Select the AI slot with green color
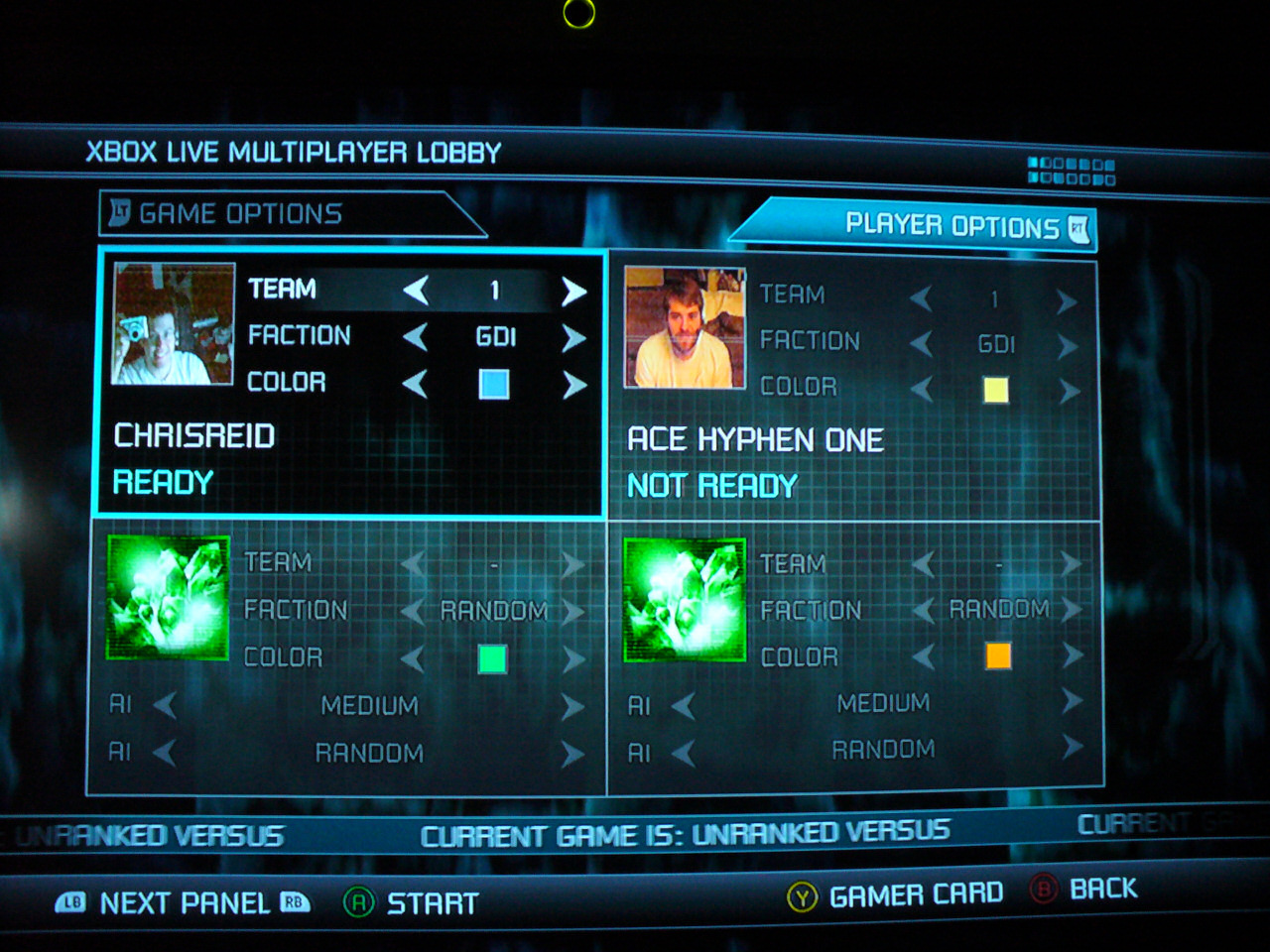This screenshot has height=952, width=1270. click(x=168, y=598)
